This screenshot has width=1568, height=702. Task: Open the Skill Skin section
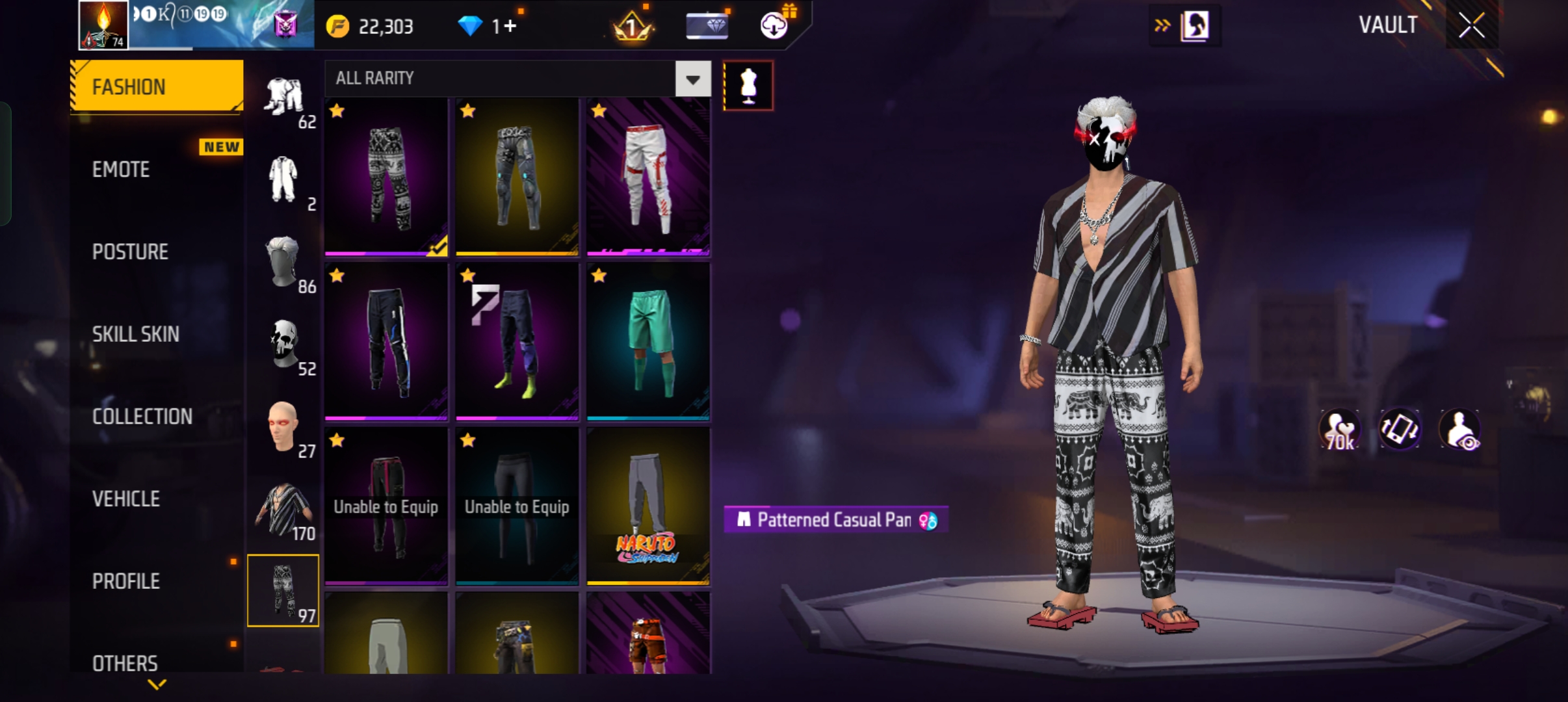pos(135,334)
